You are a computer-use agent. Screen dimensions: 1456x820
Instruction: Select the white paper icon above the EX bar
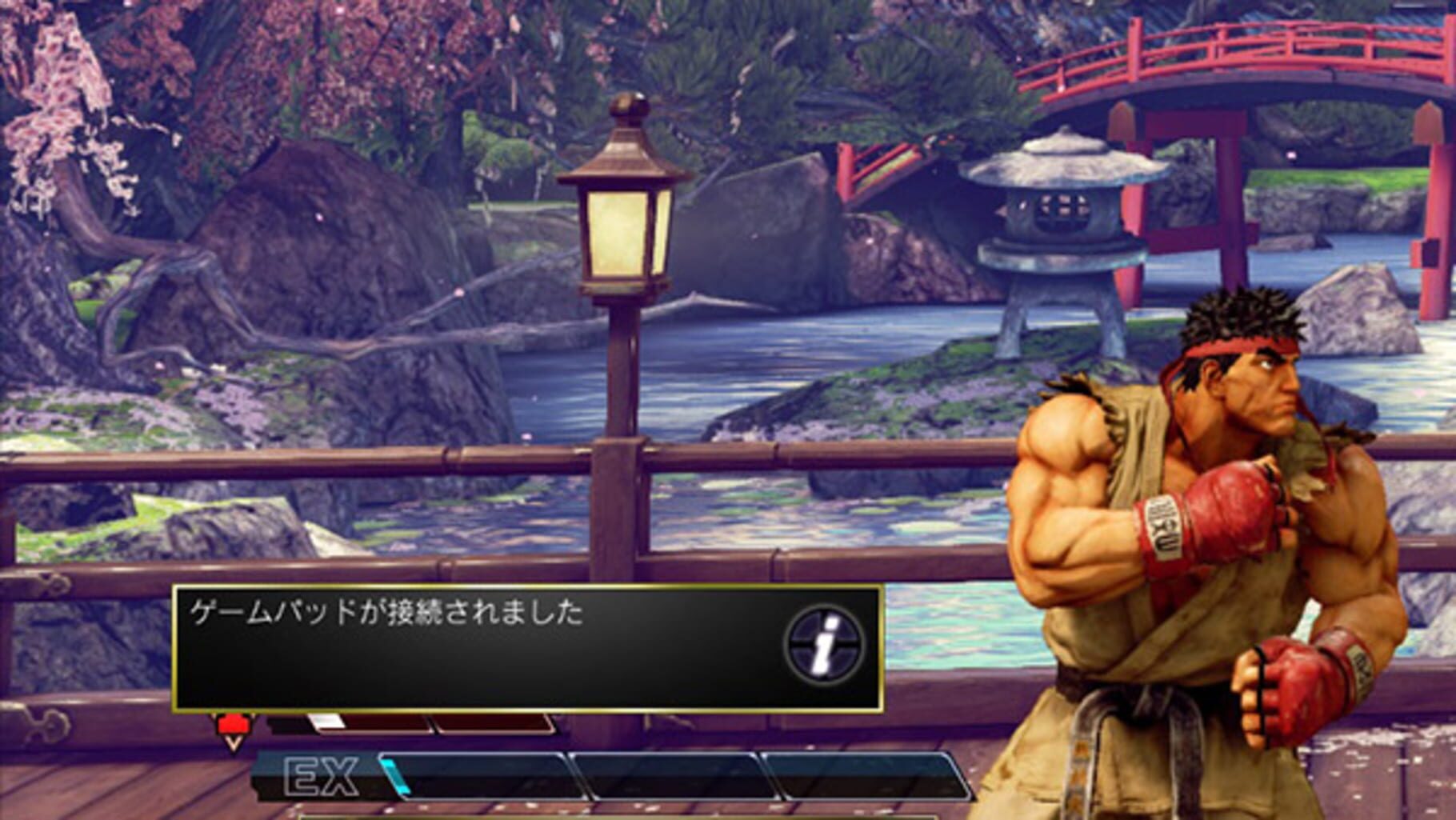[326, 721]
